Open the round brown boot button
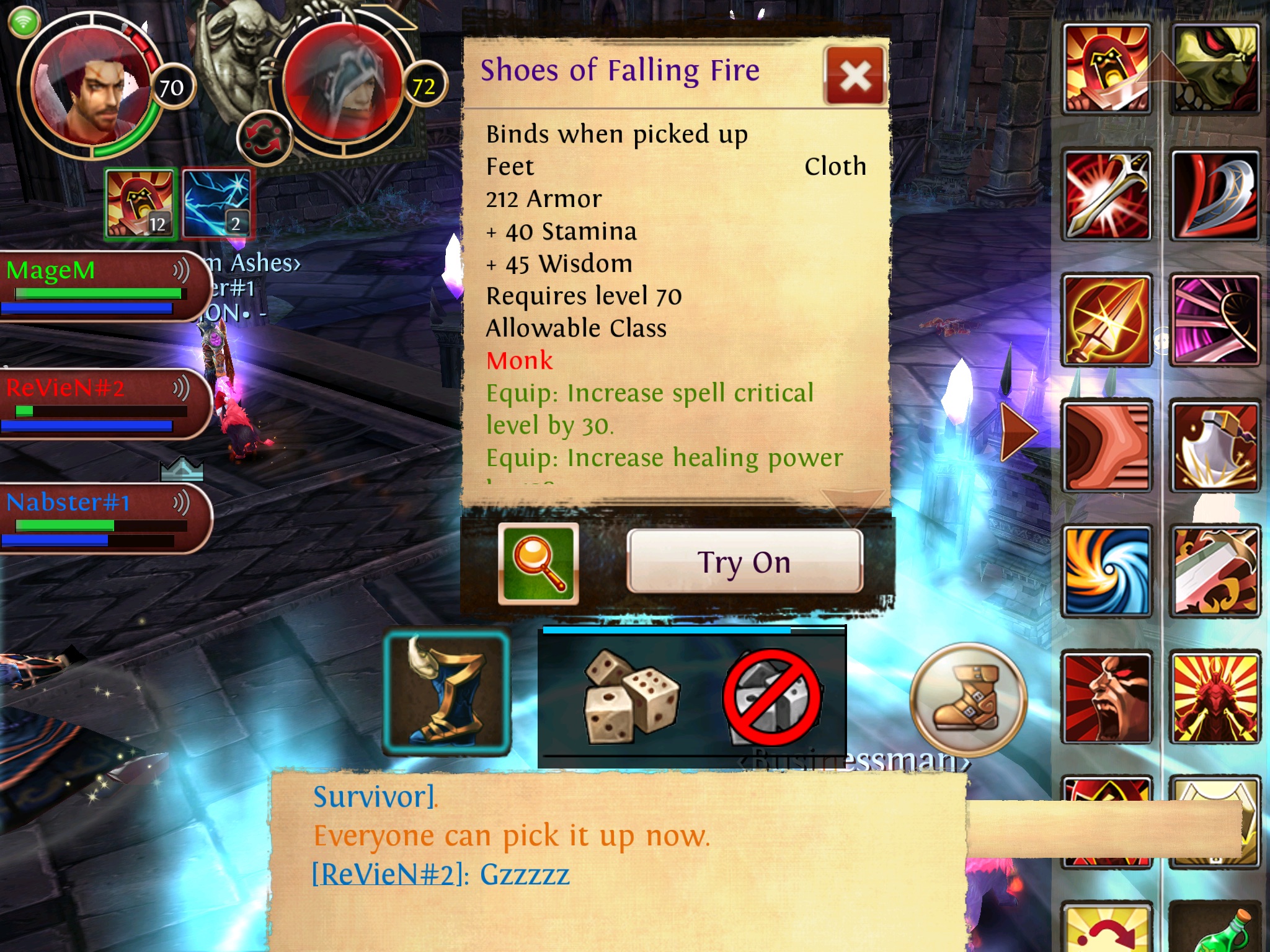 968,699
